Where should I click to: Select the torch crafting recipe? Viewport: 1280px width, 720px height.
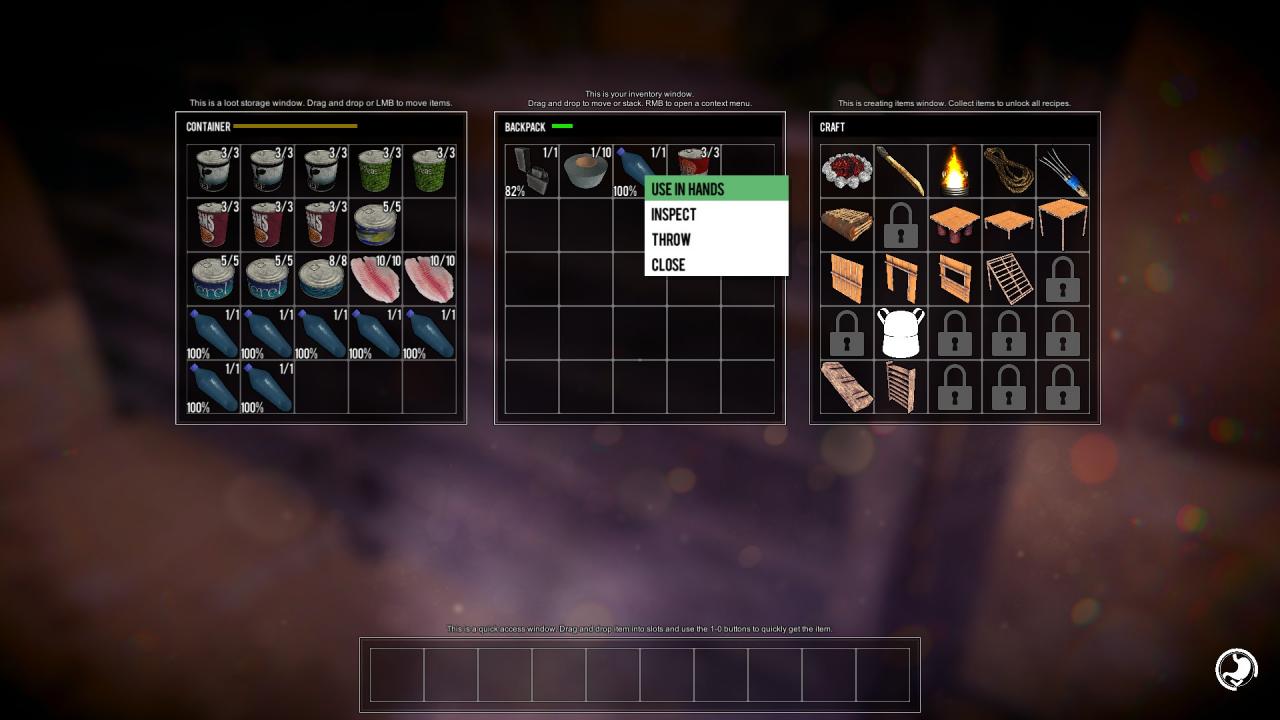tap(900, 171)
